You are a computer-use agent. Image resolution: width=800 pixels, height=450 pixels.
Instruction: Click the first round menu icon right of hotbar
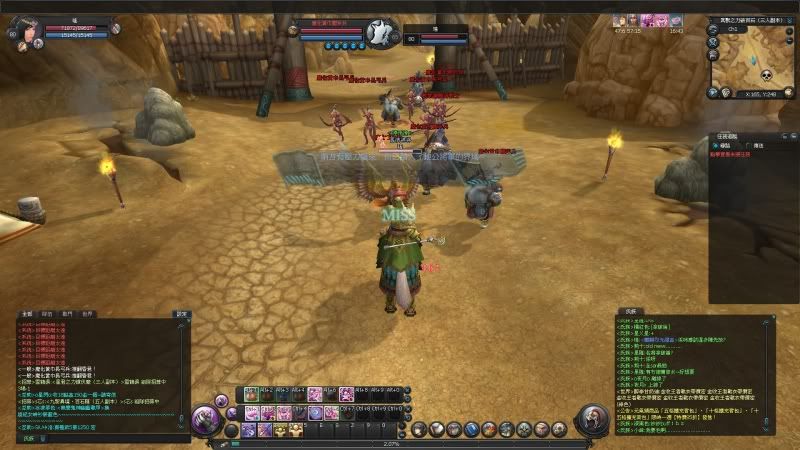[420, 430]
